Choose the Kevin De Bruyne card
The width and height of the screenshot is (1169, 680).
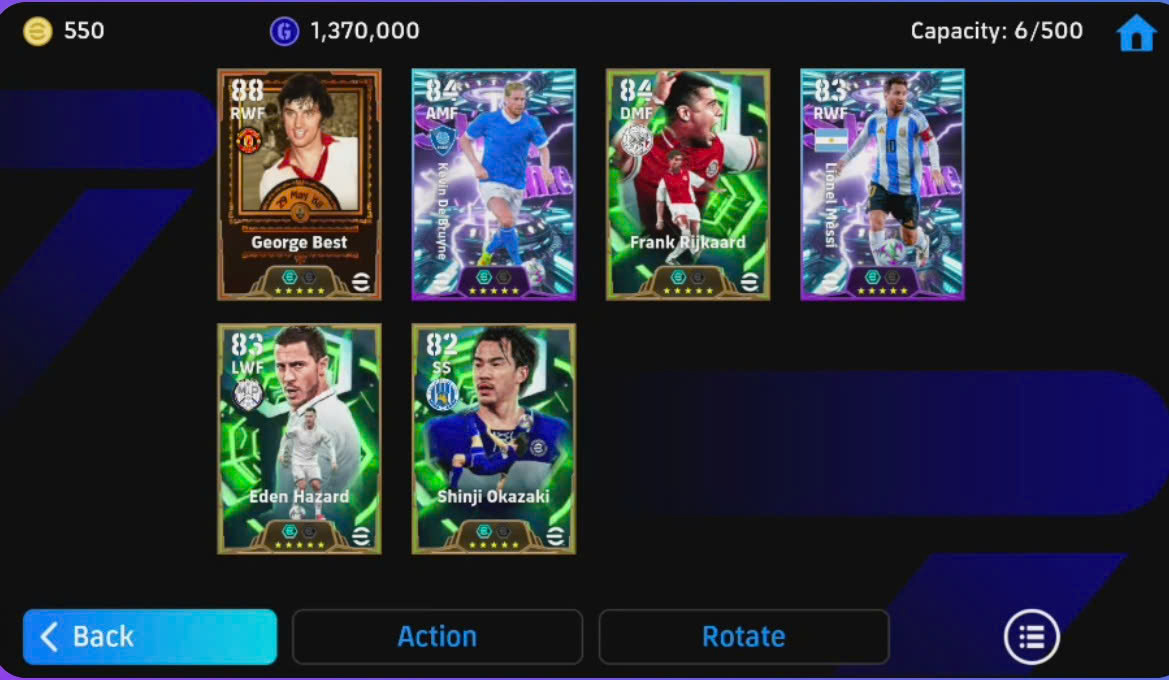pyautogui.click(x=493, y=184)
